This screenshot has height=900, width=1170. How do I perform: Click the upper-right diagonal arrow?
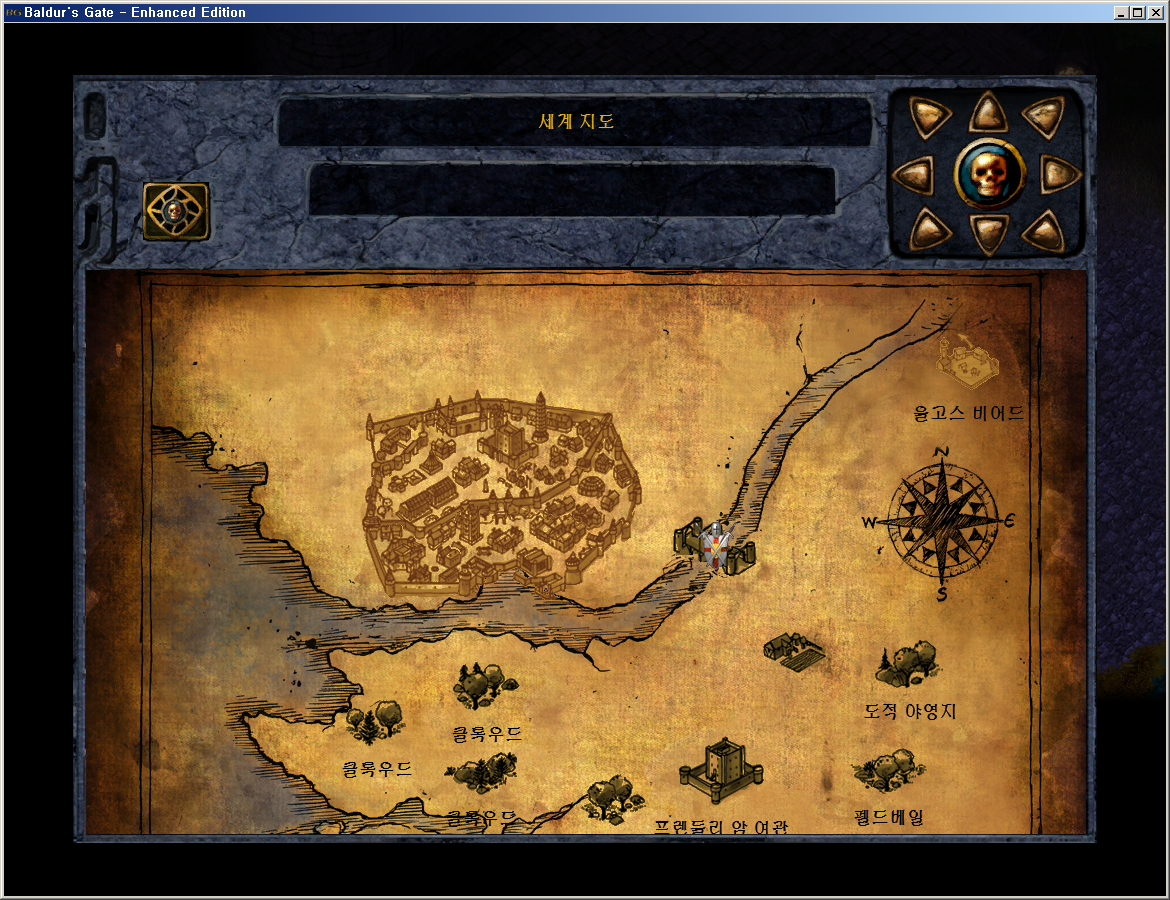point(1042,119)
